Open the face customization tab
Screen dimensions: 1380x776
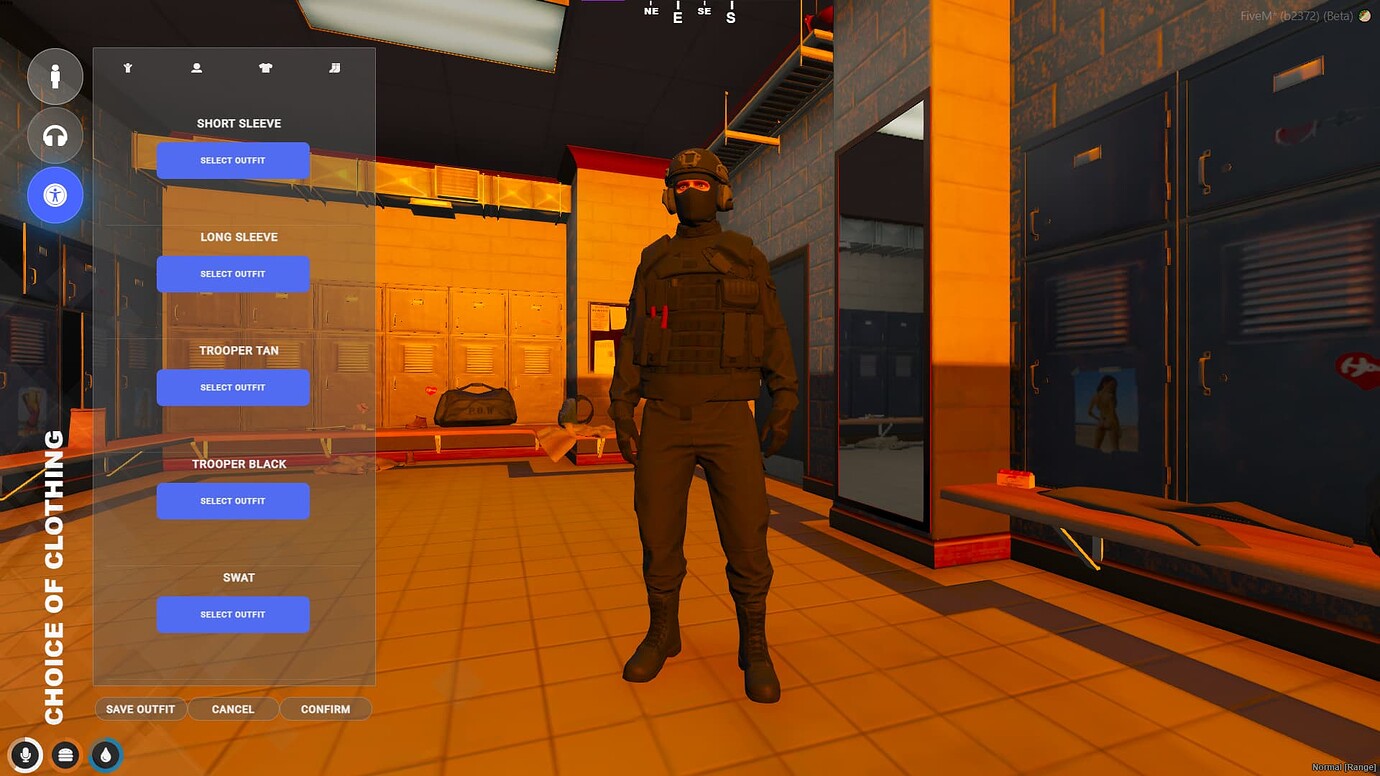(196, 67)
